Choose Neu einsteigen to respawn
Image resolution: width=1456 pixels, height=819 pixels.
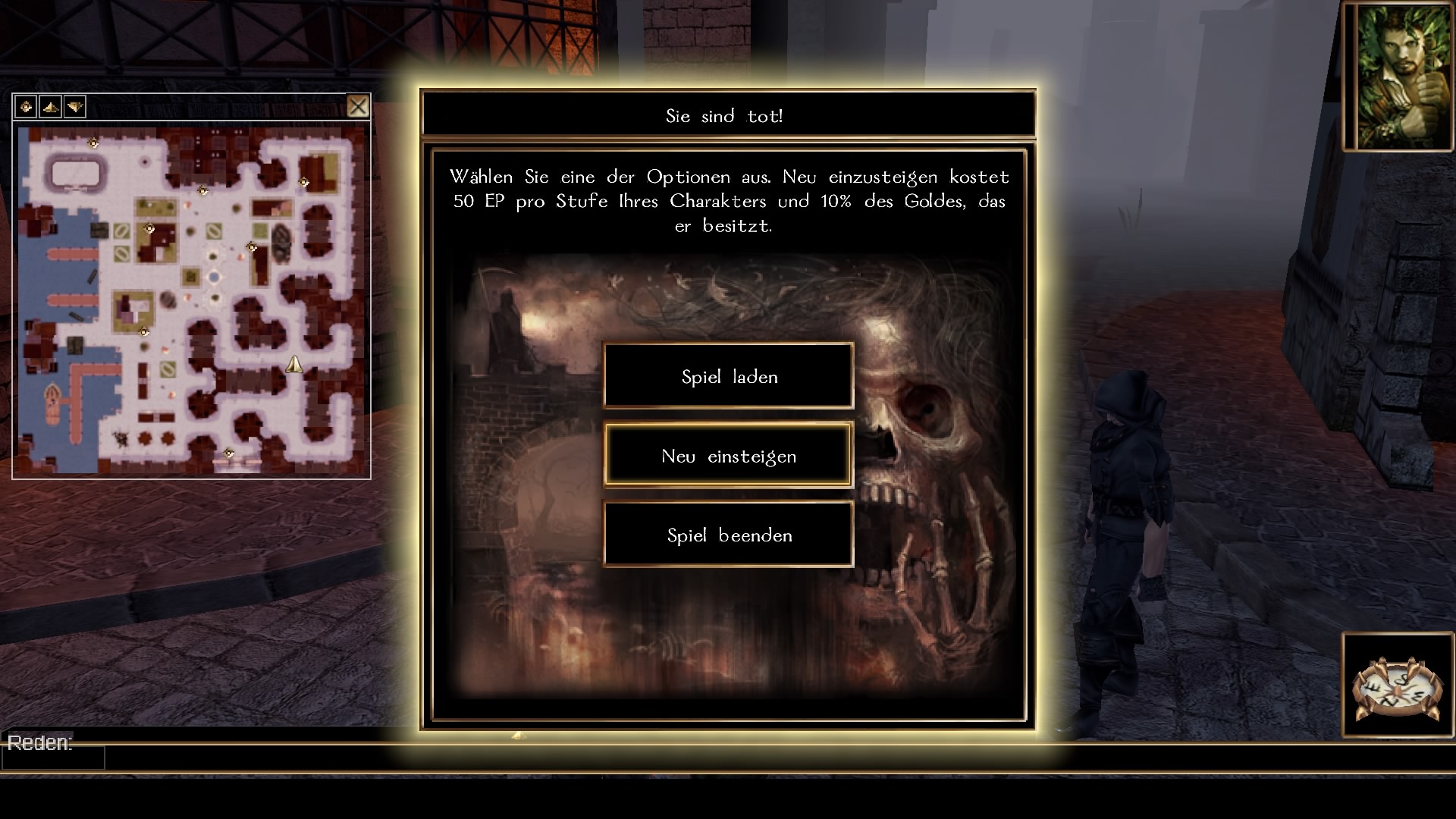[729, 456]
